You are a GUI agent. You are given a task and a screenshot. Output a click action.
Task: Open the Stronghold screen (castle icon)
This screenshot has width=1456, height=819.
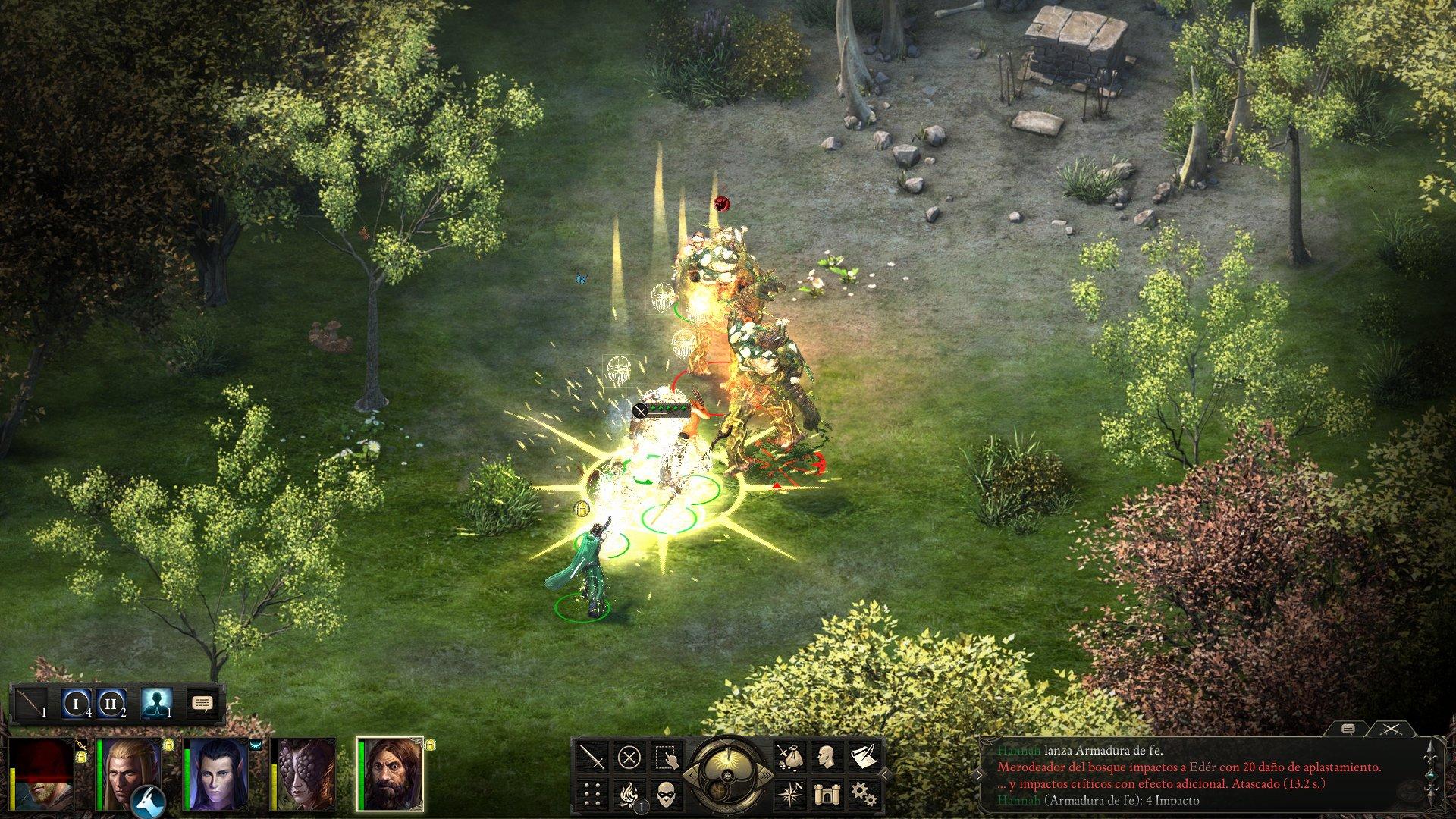[x=827, y=794]
